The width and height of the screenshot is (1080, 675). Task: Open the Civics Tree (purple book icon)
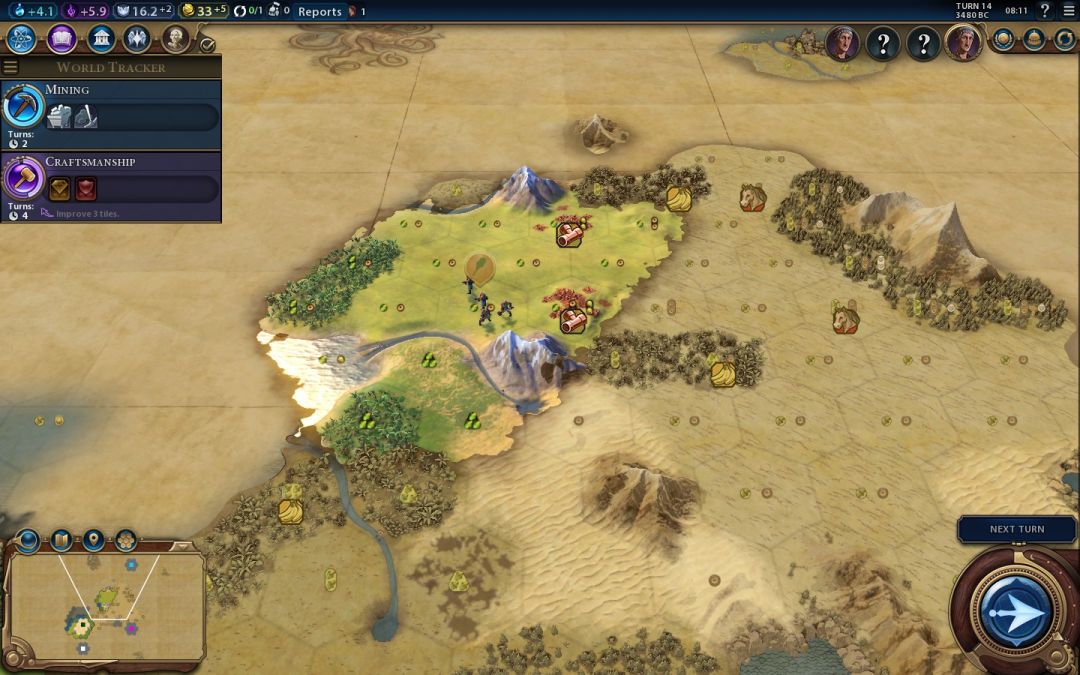62,39
